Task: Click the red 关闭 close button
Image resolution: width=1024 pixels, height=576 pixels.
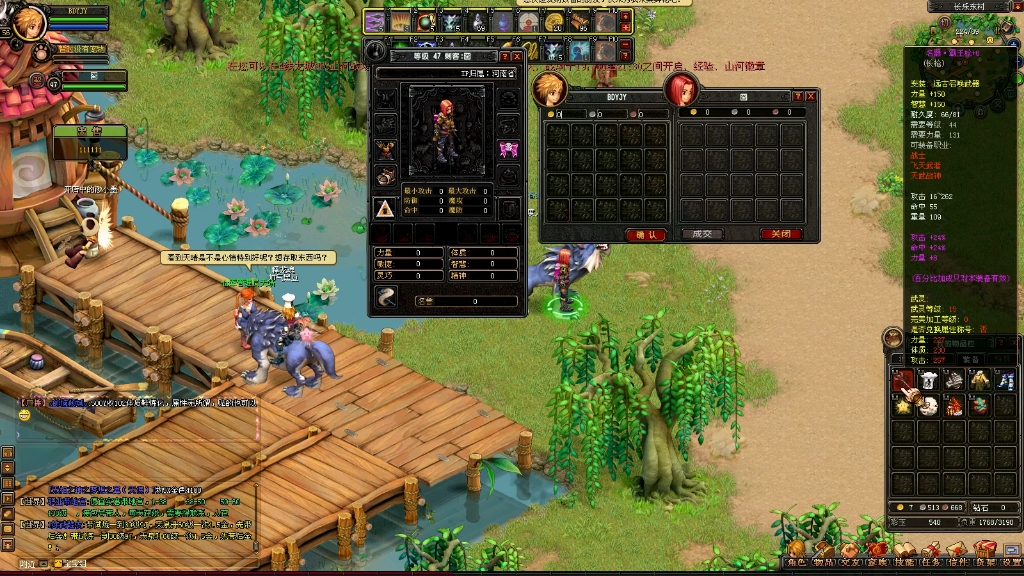Action: [780, 234]
